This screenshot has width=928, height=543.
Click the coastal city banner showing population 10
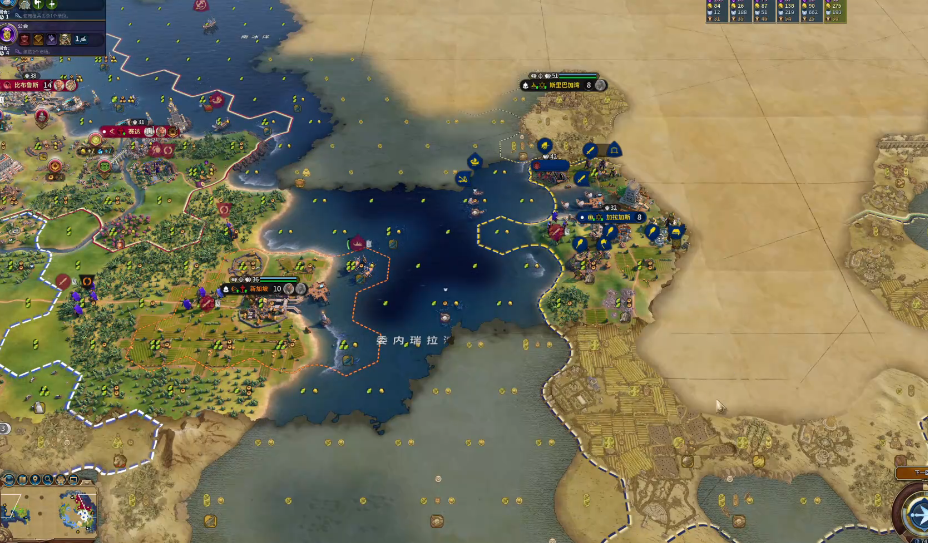click(259, 289)
